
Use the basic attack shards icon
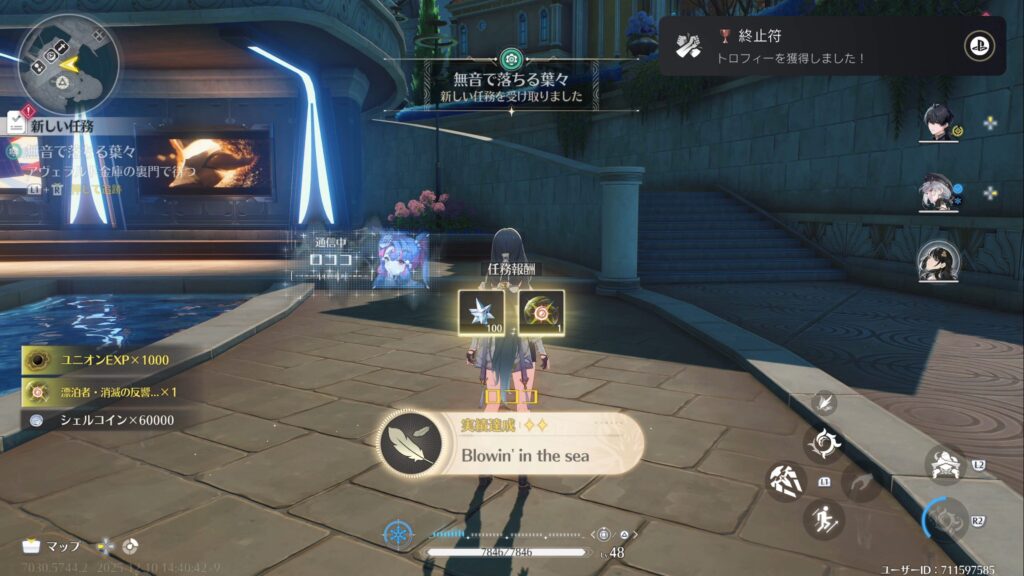click(787, 480)
